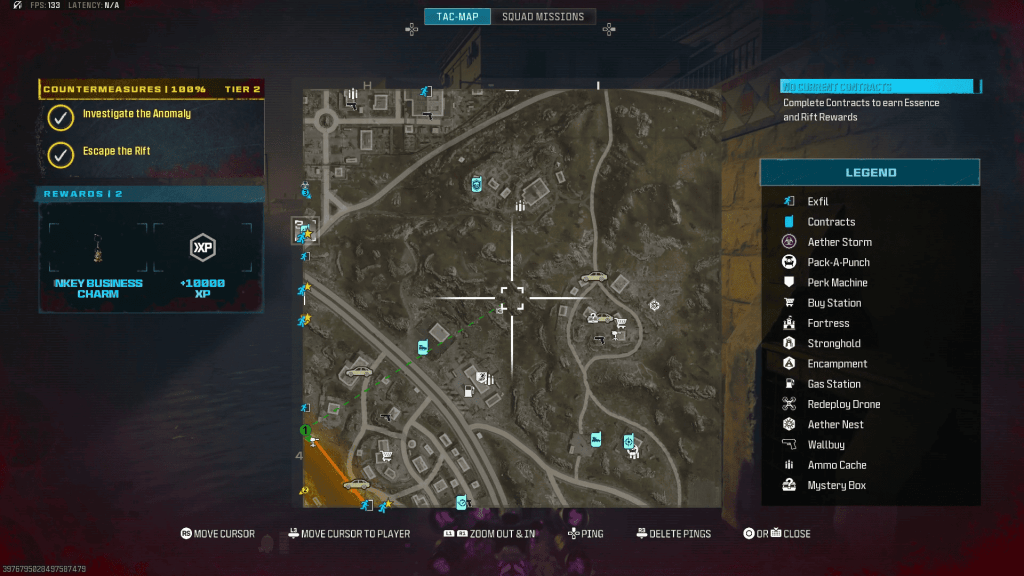Image resolution: width=1024 pixels, height=576 pixels.
Task: Choose the Exfil legend entry
Action: pyautogui.click(x=818, y=202)
